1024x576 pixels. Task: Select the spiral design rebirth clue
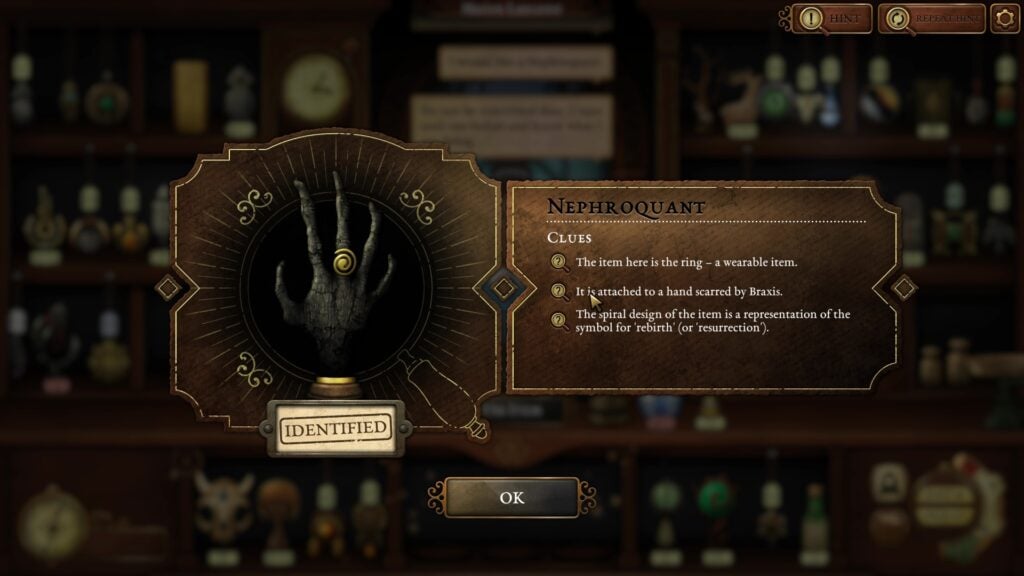tap(712, 321)
